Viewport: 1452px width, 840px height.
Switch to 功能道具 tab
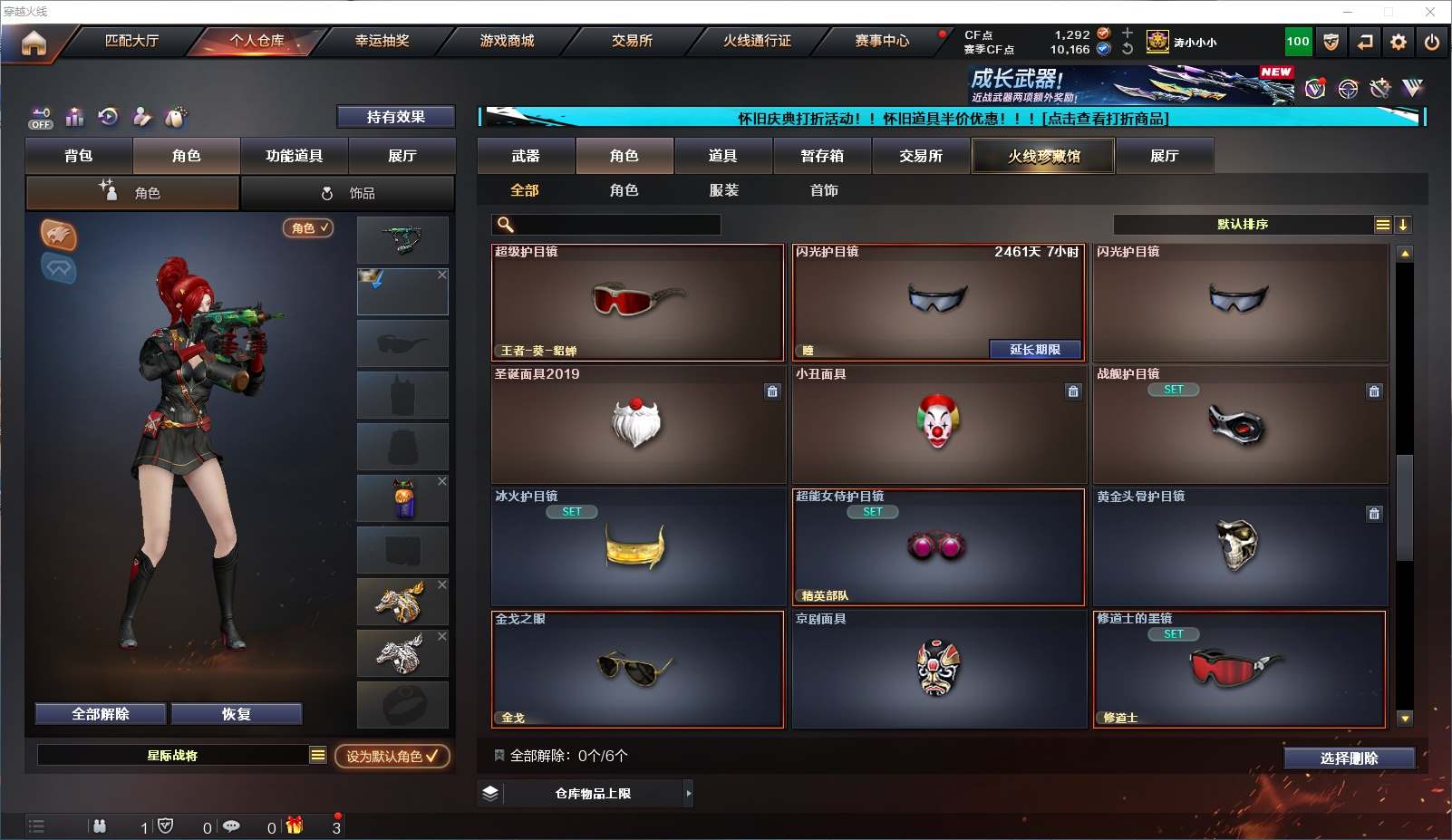click(294, 156)
